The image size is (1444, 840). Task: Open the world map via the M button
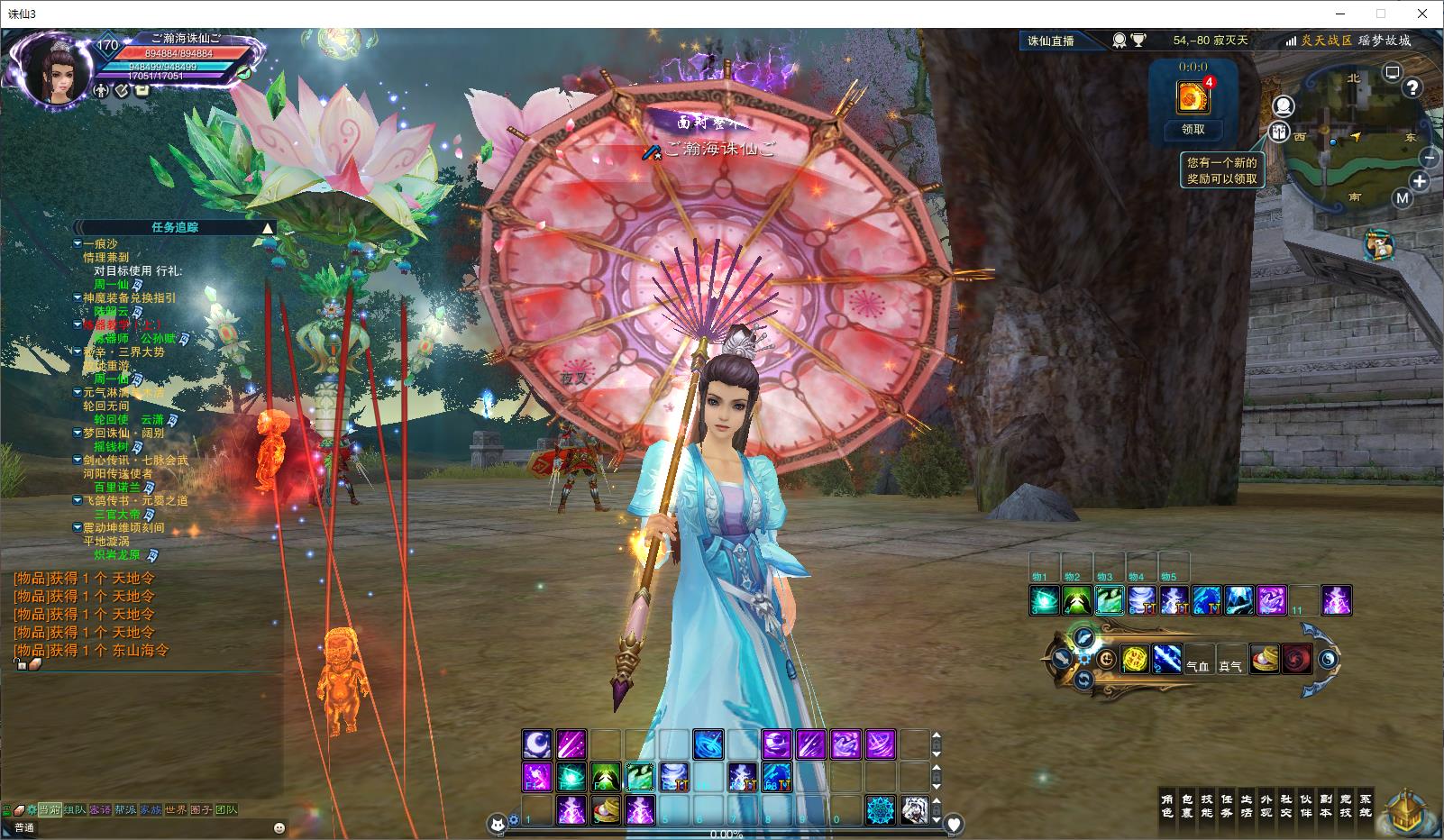click(1402, 198)
